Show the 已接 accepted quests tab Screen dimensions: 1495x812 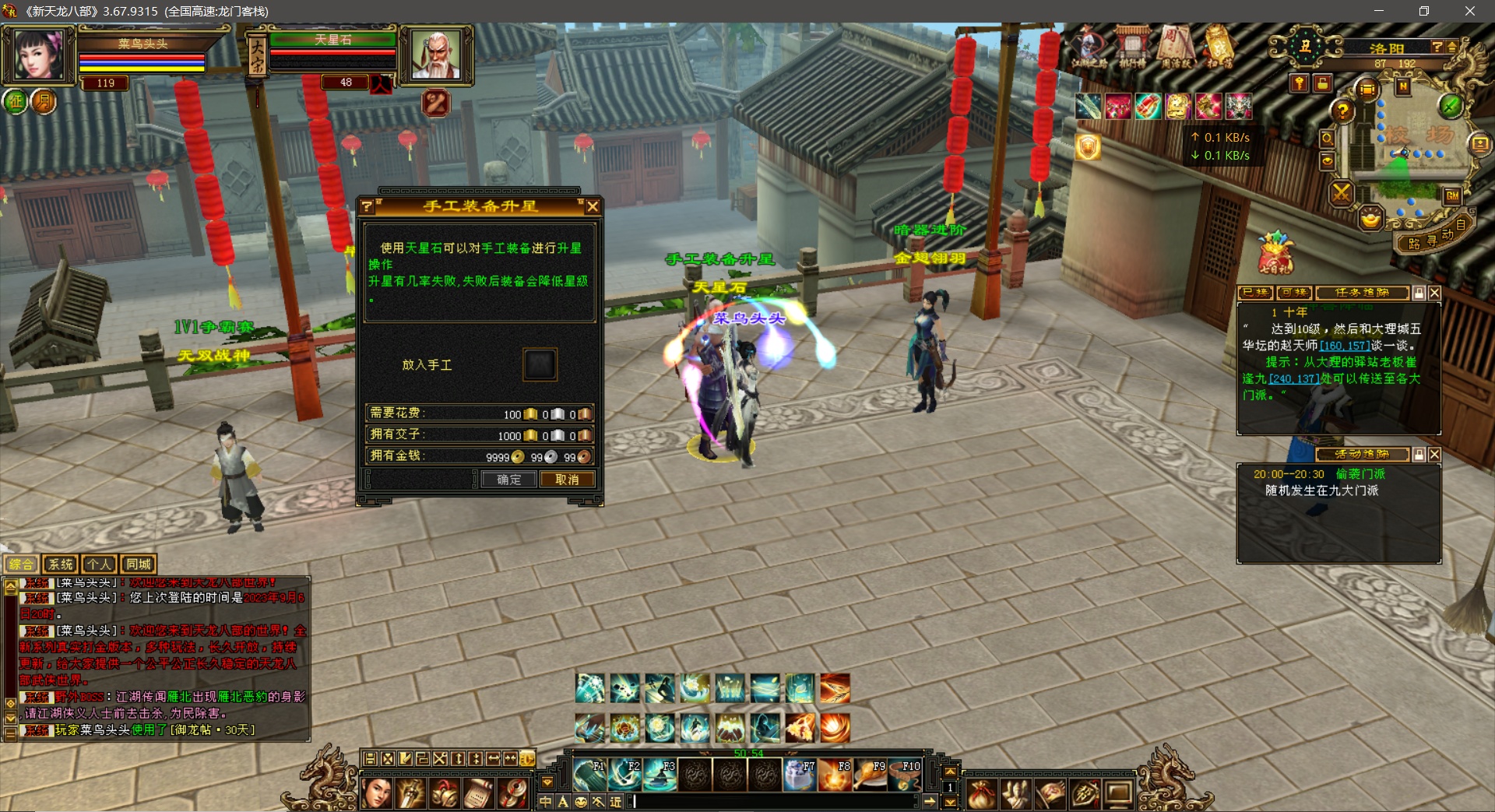(1255, 293)
